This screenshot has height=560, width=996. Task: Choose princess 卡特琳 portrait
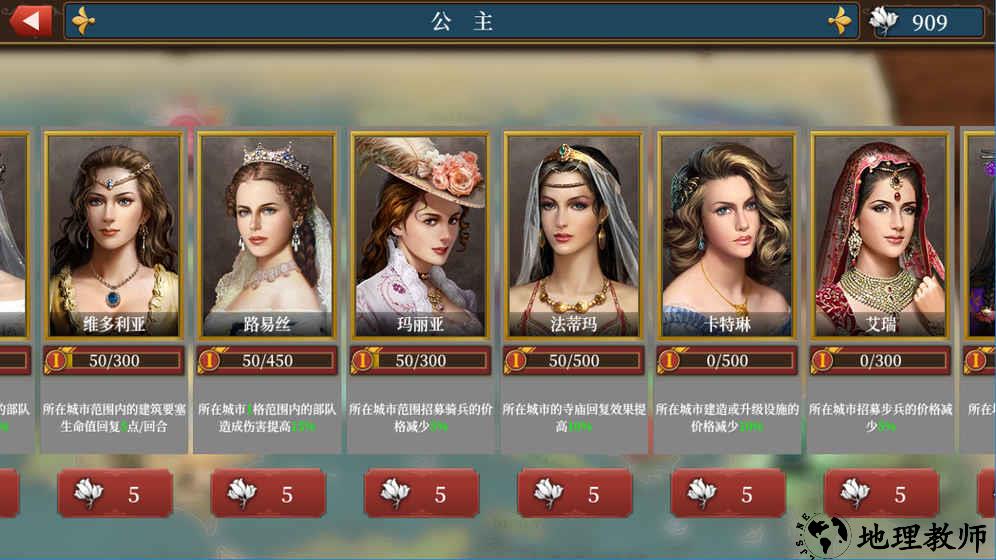pos(727,235)
